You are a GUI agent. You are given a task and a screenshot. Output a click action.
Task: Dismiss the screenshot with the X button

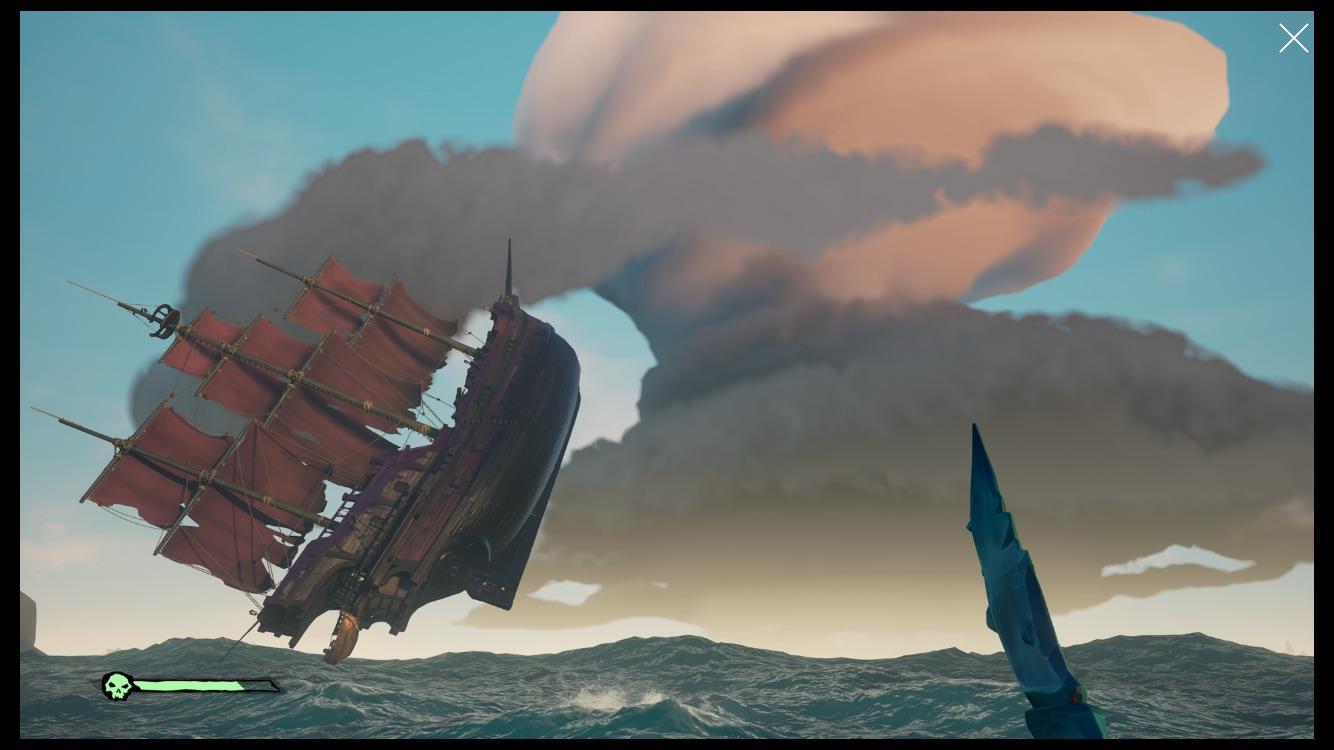(x=1293, y=38)
